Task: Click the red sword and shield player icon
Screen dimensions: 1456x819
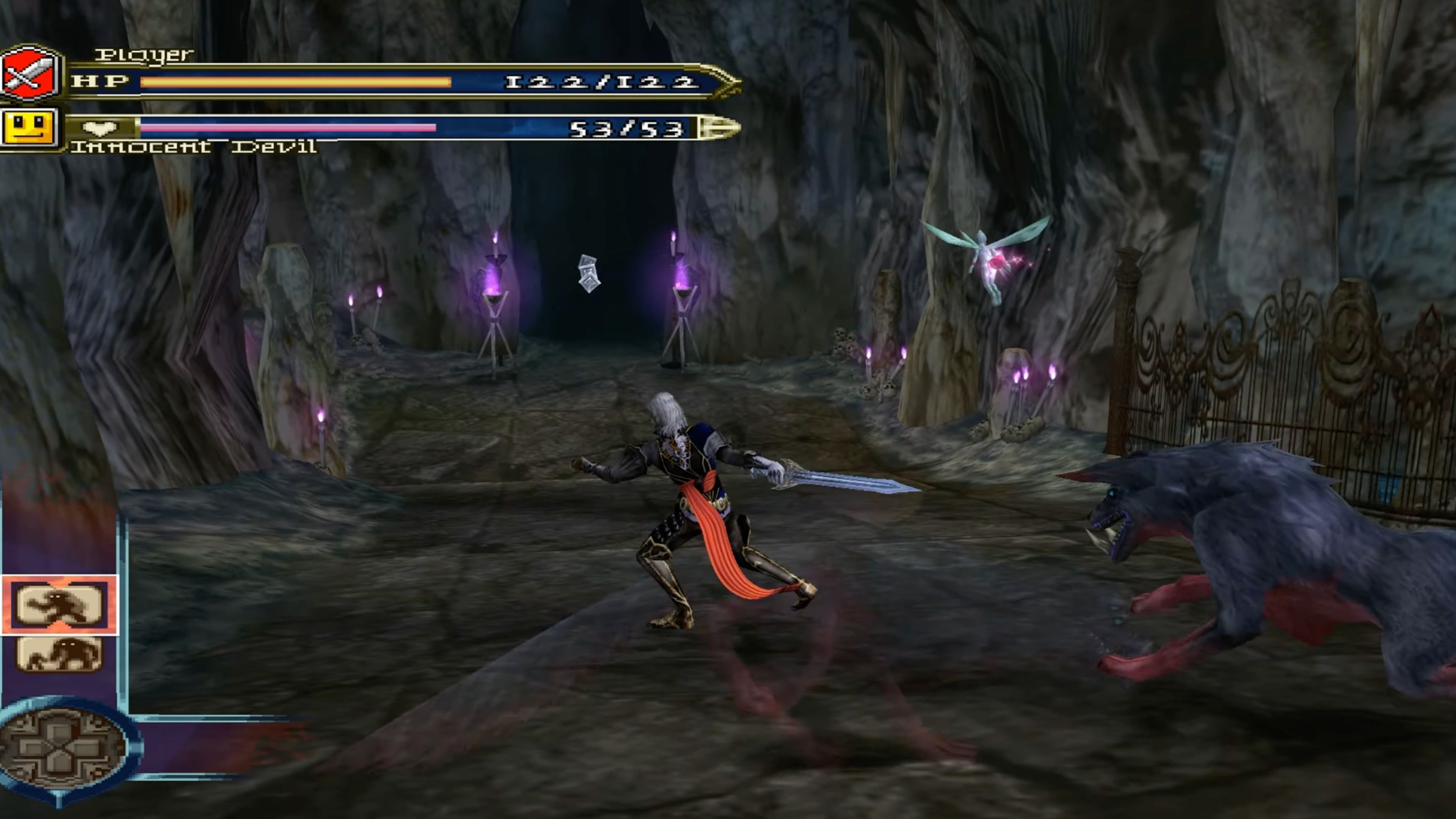Action: [30, 74]
